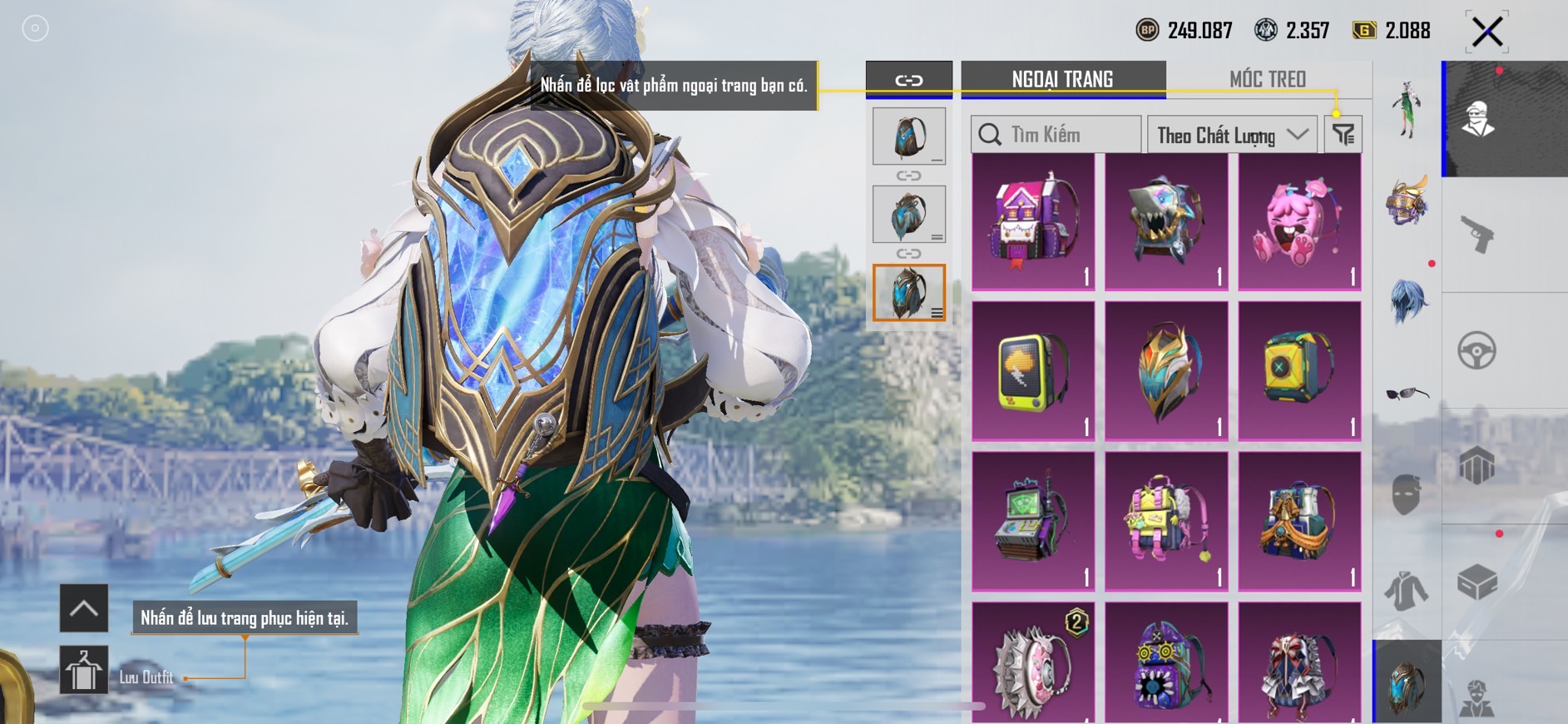Collapse panel with the up-arrow button
The width and height of the screenshot is (1568, 724).
point(84,608)
